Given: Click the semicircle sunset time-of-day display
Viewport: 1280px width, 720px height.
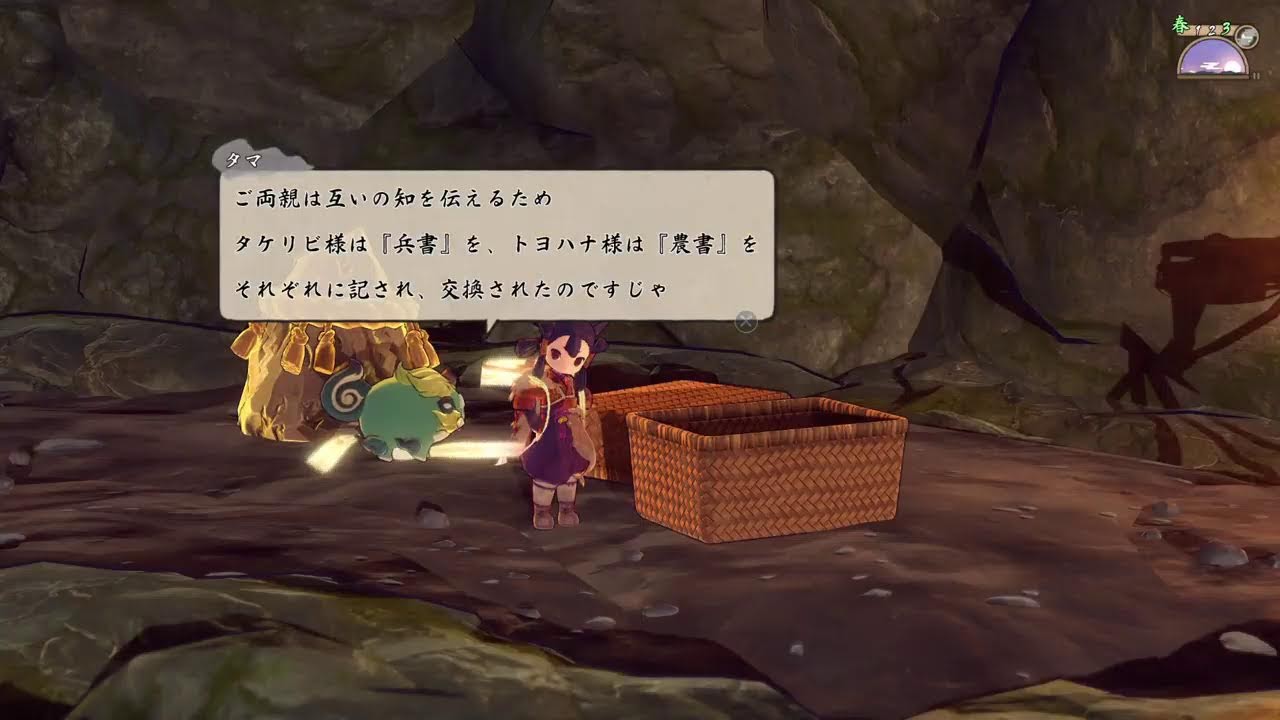Looking at the screenshot, I should [1213, 58].
